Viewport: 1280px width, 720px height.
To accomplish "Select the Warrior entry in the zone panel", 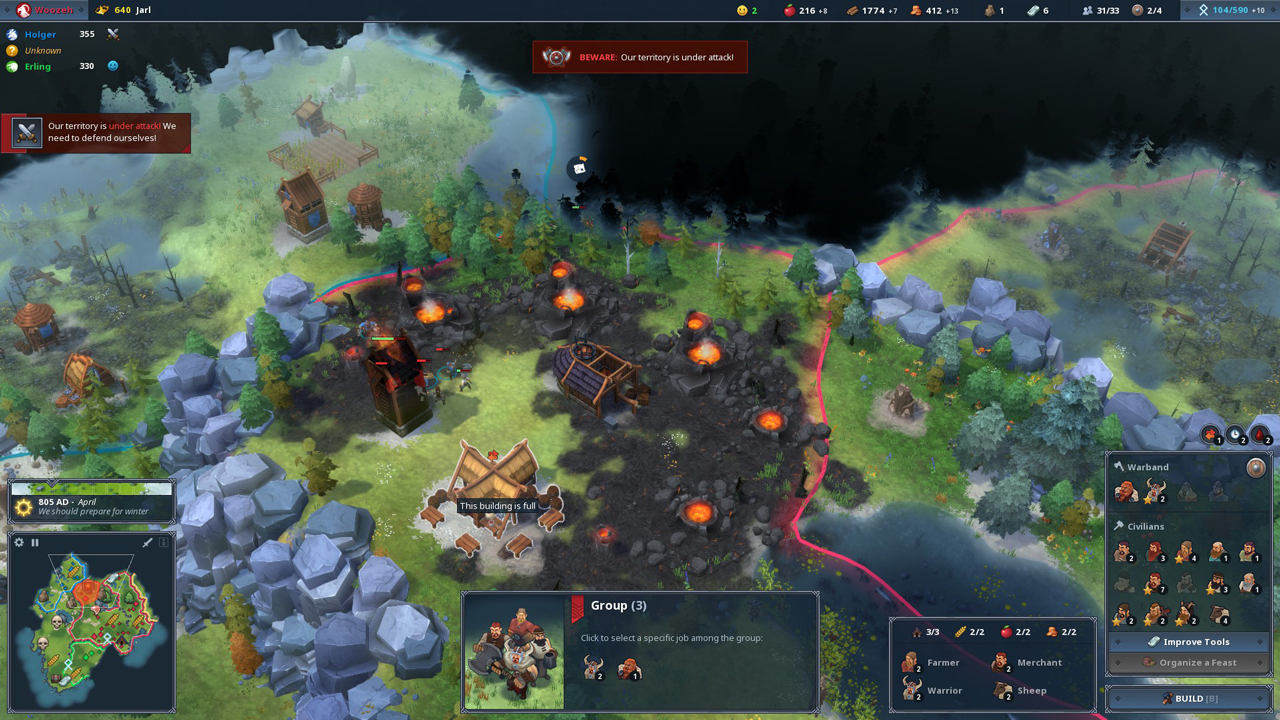I will [931, 690].
